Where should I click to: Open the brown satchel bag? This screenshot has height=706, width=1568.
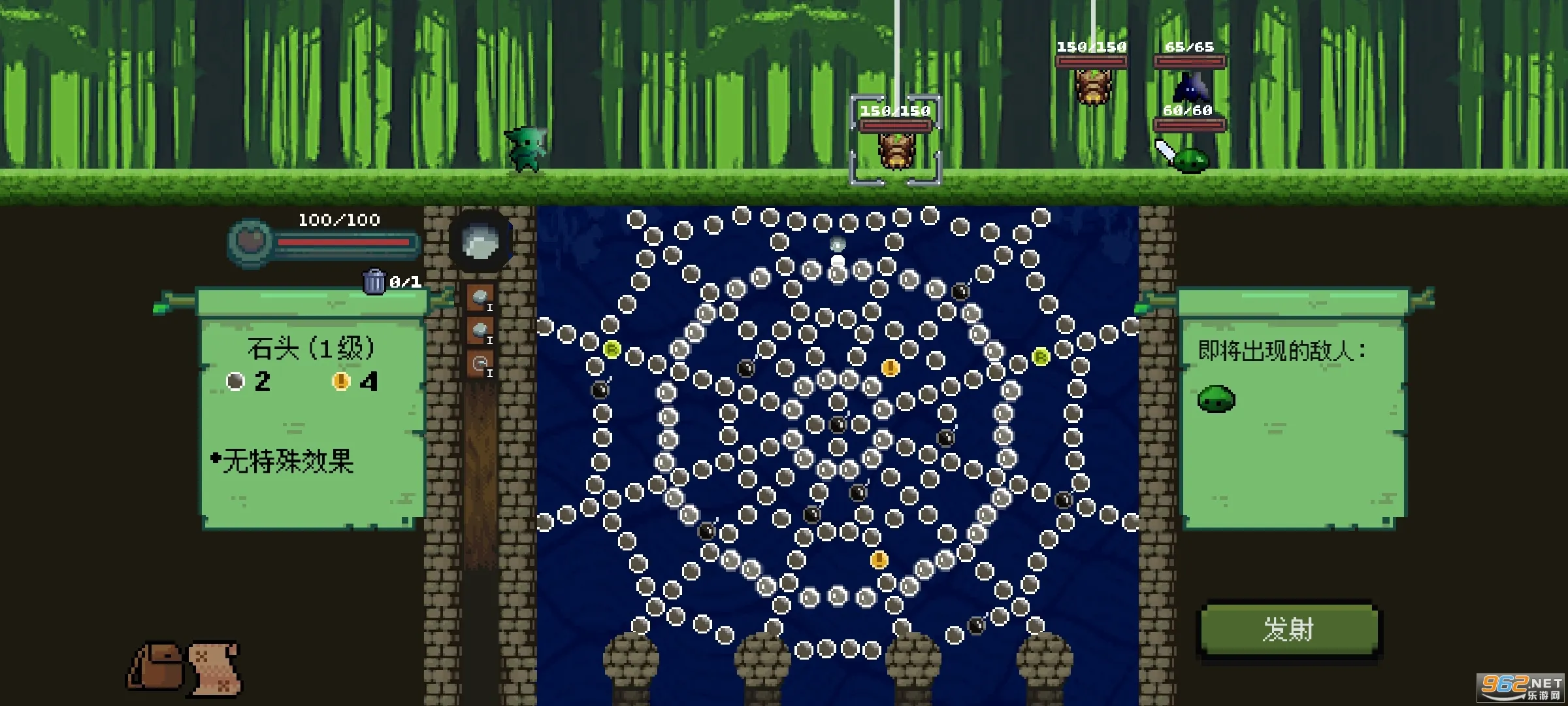tap(156, 666)
